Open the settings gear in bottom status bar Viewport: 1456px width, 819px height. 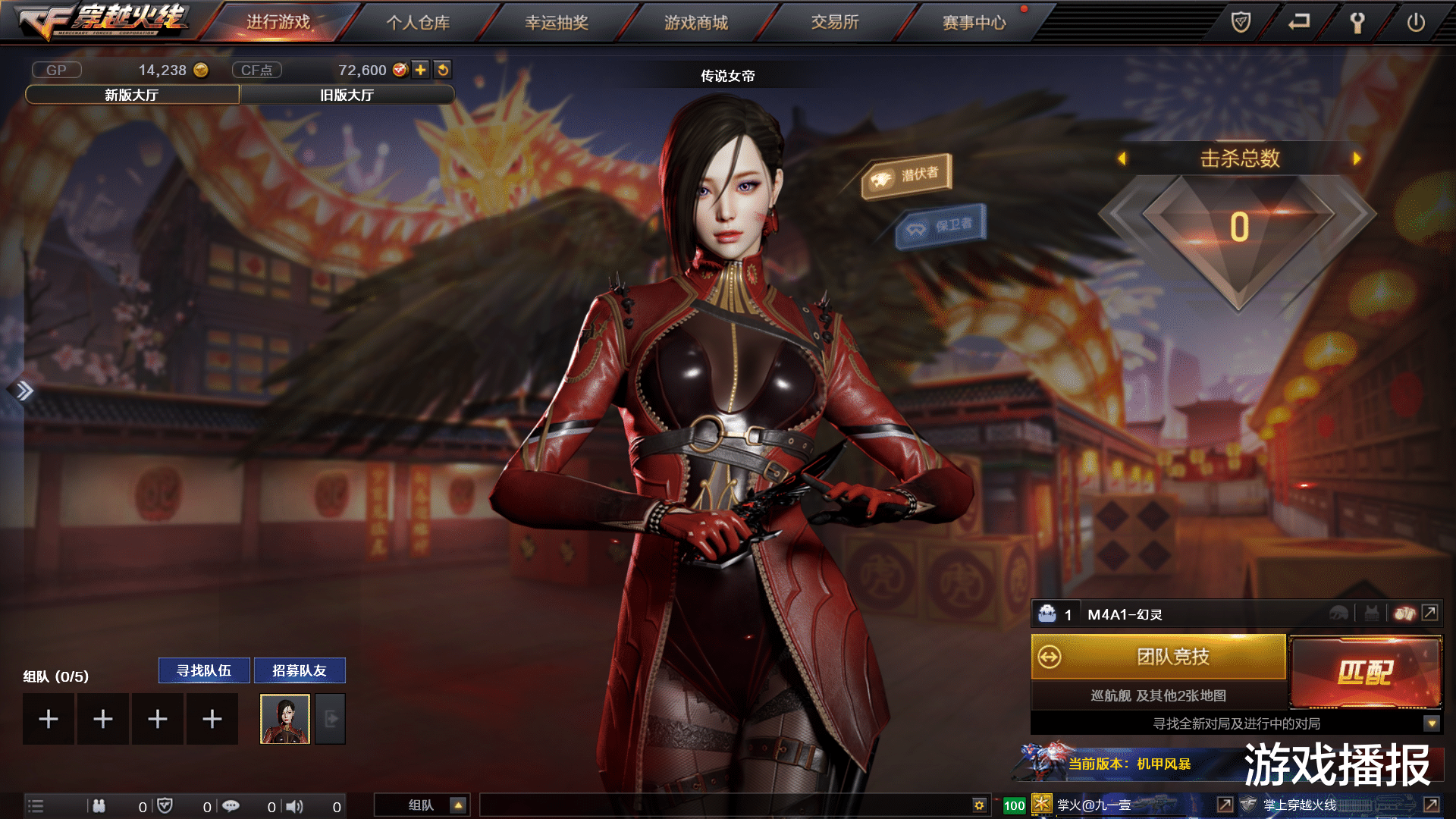[981, 806]
